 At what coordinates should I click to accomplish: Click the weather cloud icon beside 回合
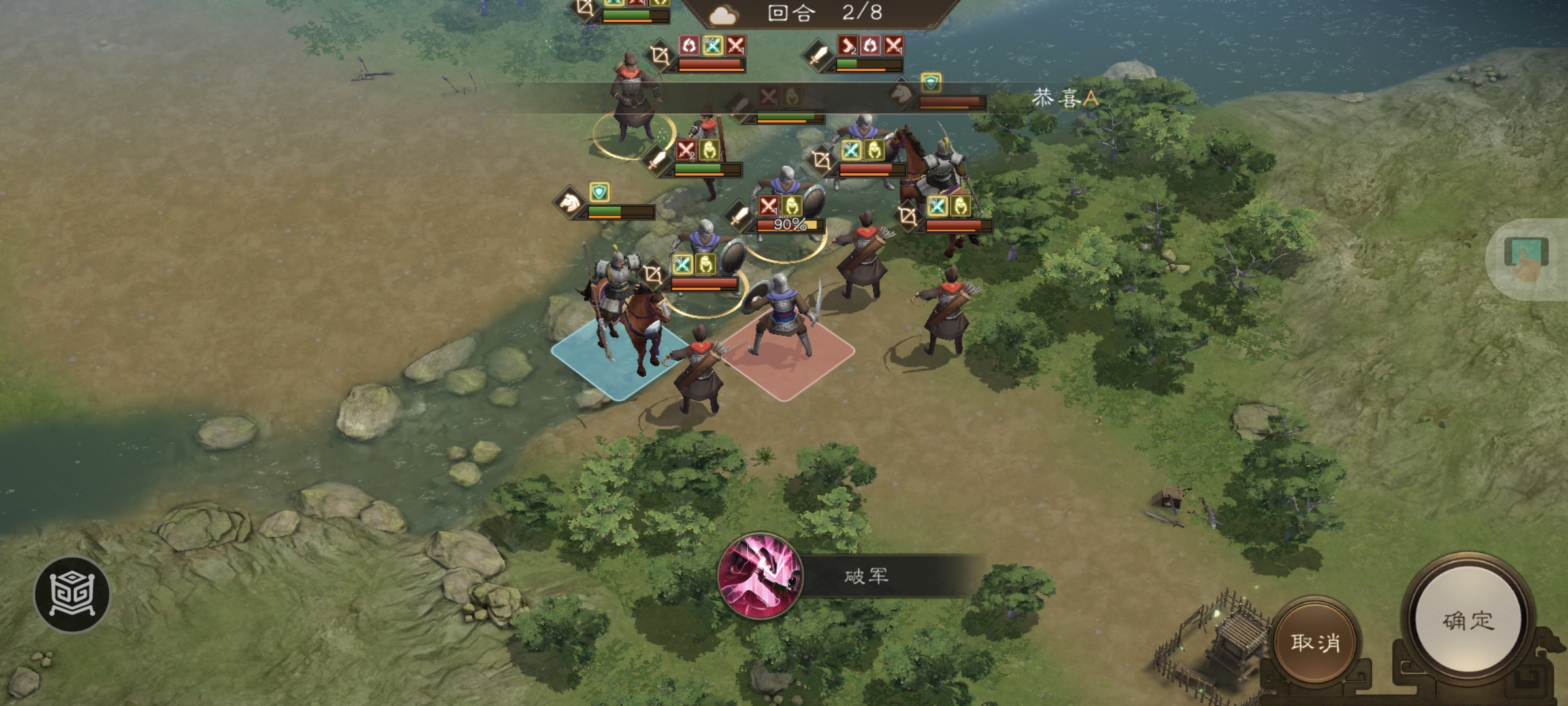click(x=722, y=16)
